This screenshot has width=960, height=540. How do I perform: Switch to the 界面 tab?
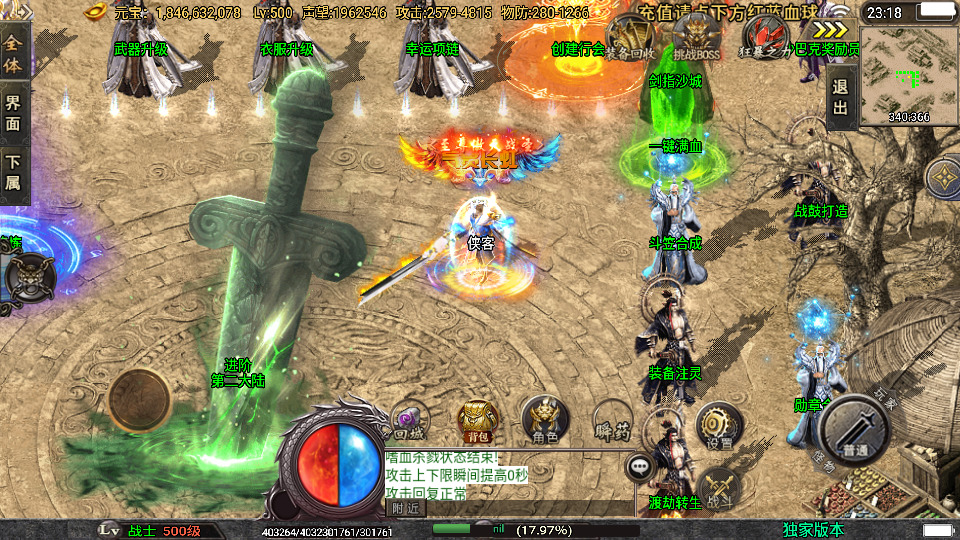click(x=14, y=113)
